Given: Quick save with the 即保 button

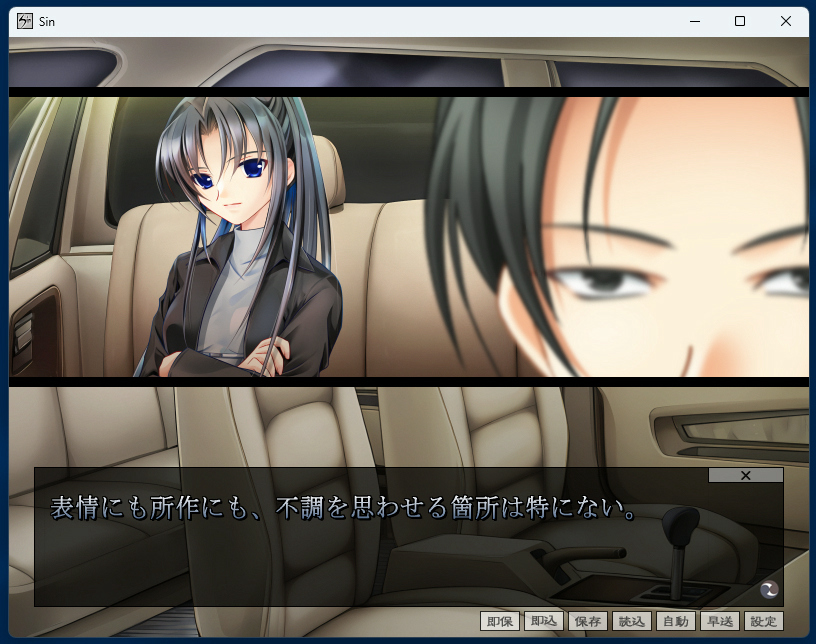Looking at the screenshot, I should [x=500, y=621].
